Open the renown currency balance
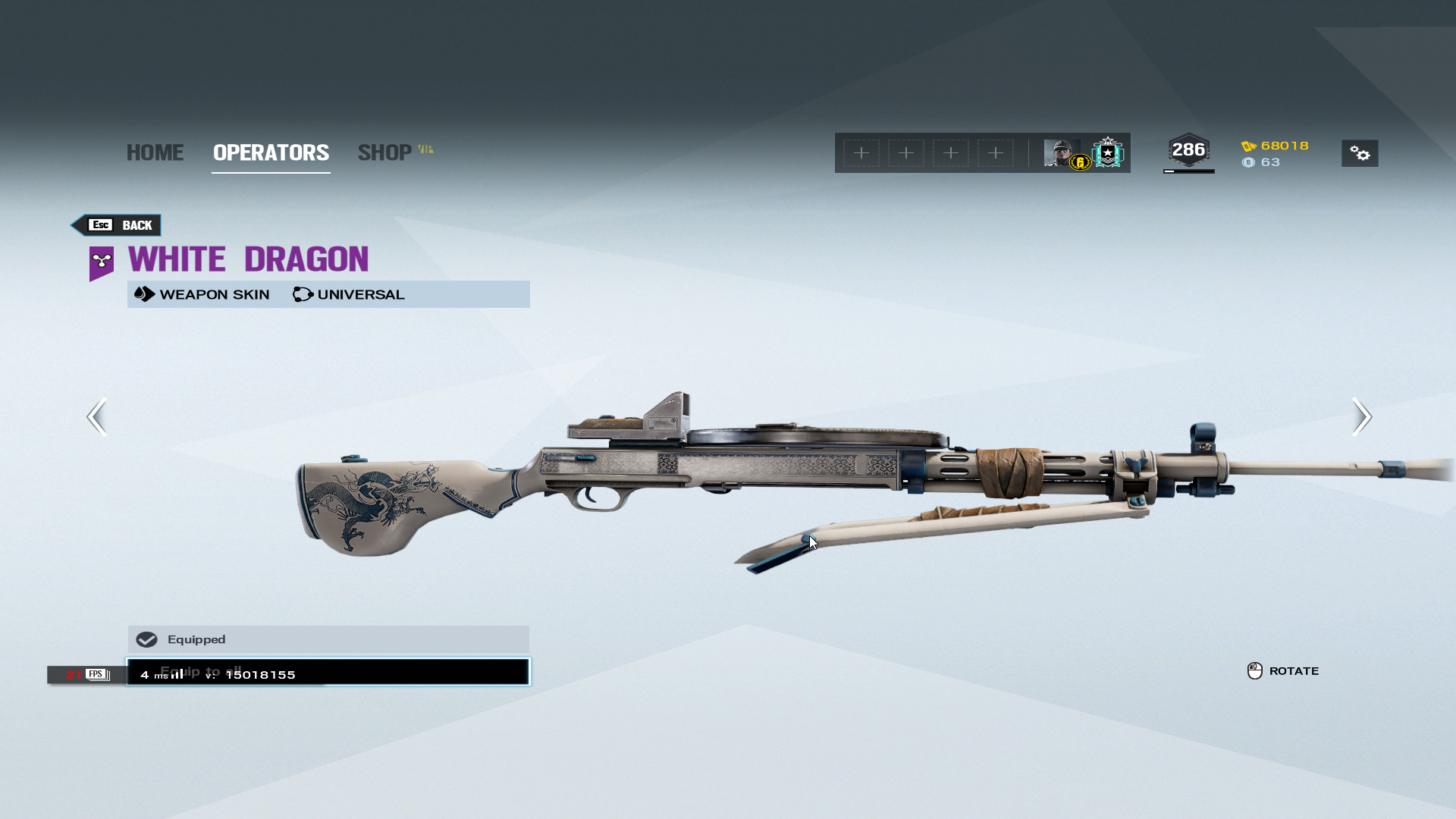Image resolution: width=1456 pixels, height=819 pixels. pos(1276,146)
